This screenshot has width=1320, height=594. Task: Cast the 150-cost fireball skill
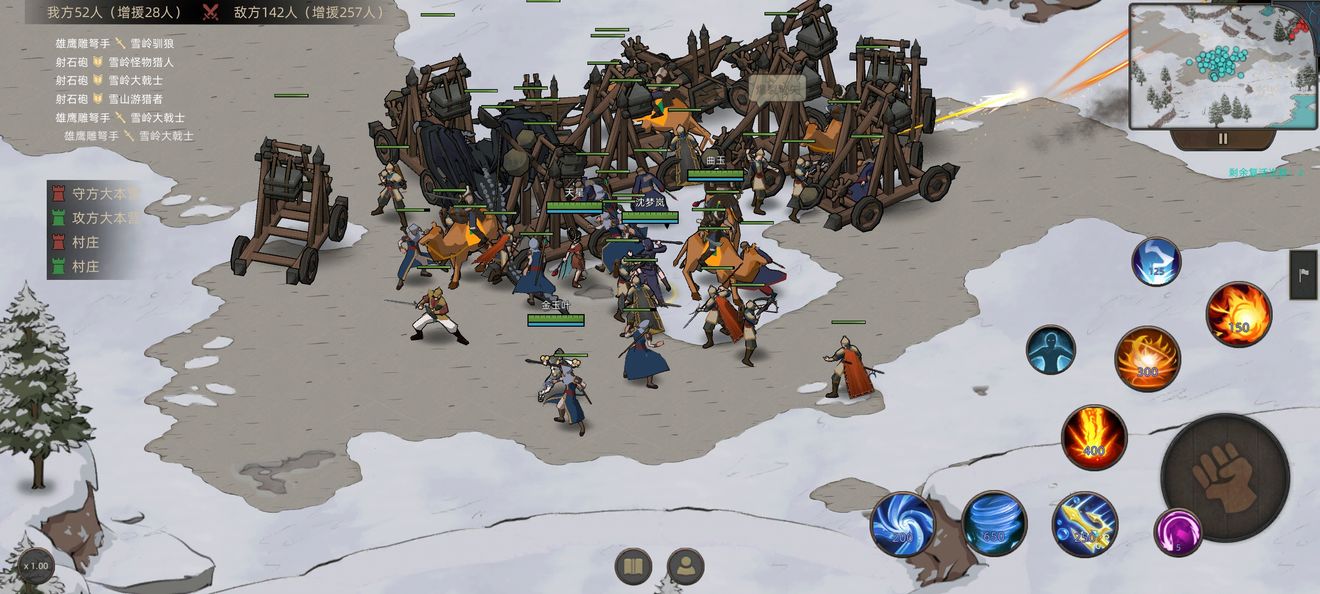point(1238,314)
